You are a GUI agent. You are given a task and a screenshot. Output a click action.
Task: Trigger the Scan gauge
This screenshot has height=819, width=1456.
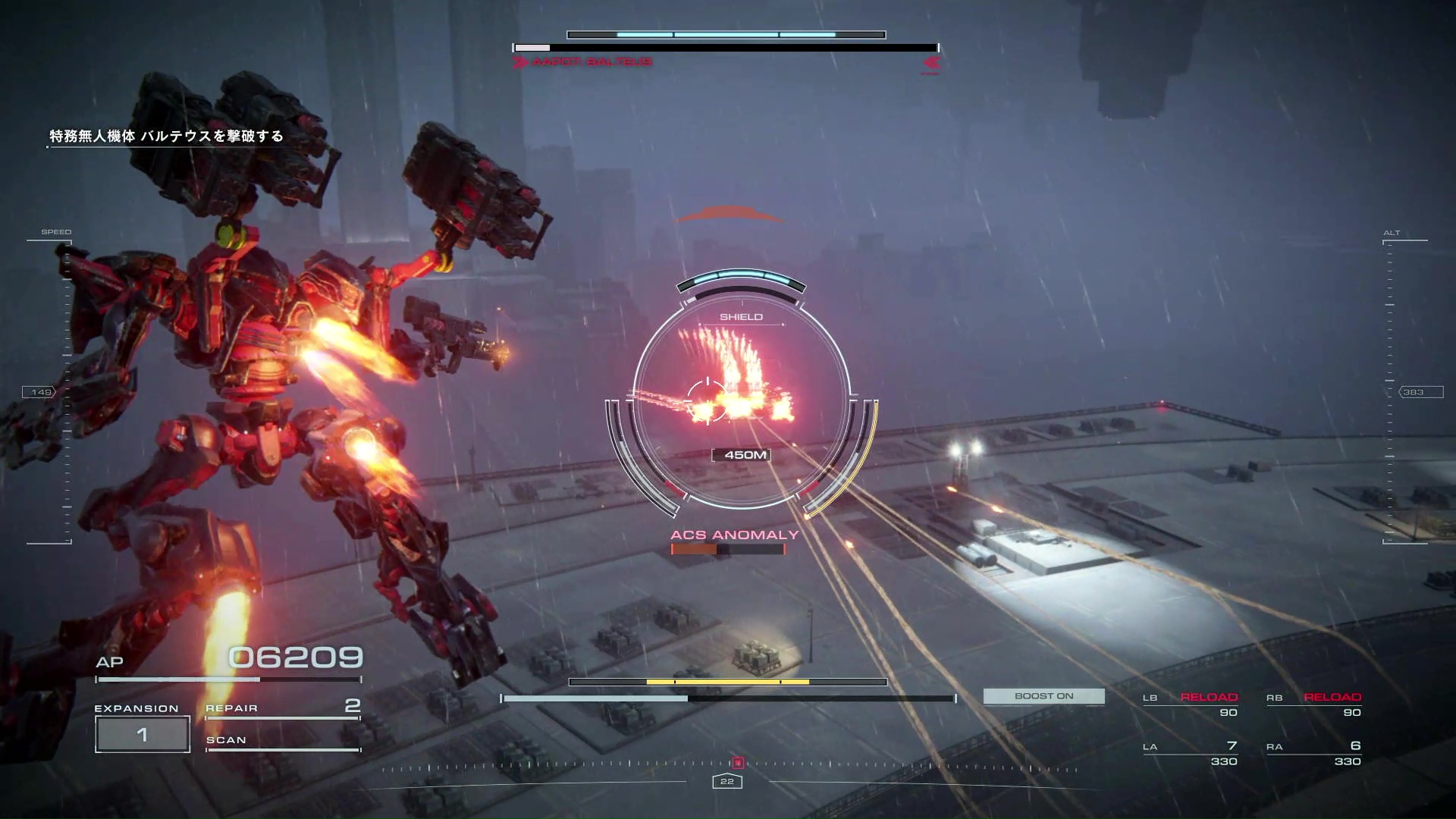(282, 742)
